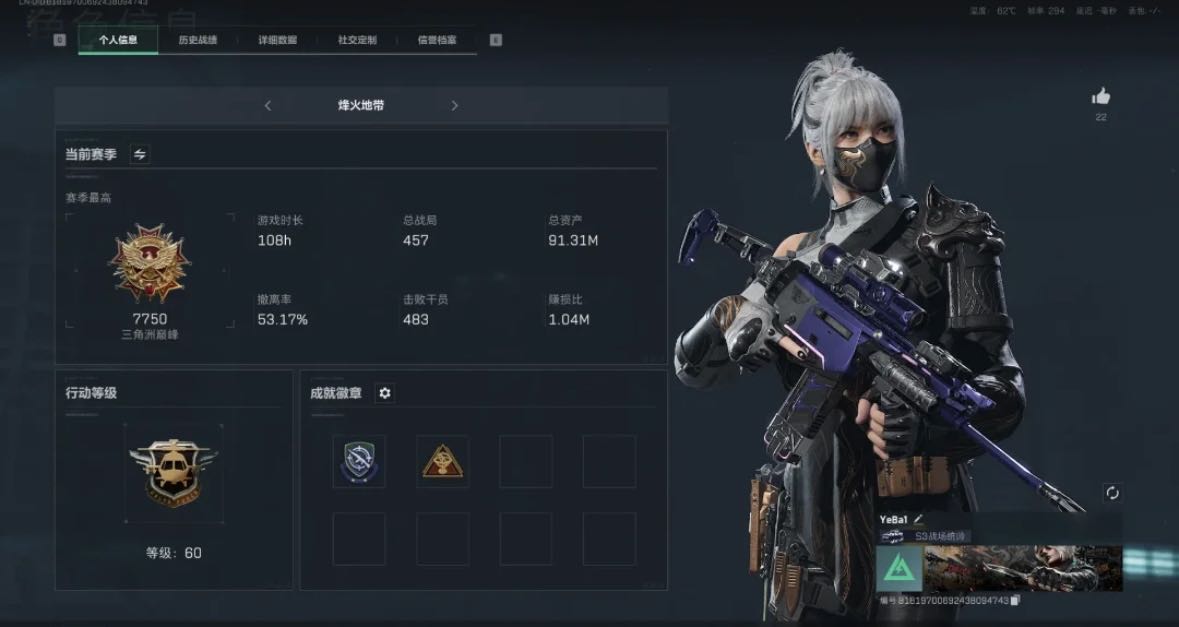The height and width of the screenshot is (627, 1179).
Task: View the helicopter 行动等级 level badge
Action: coord(173,470)
